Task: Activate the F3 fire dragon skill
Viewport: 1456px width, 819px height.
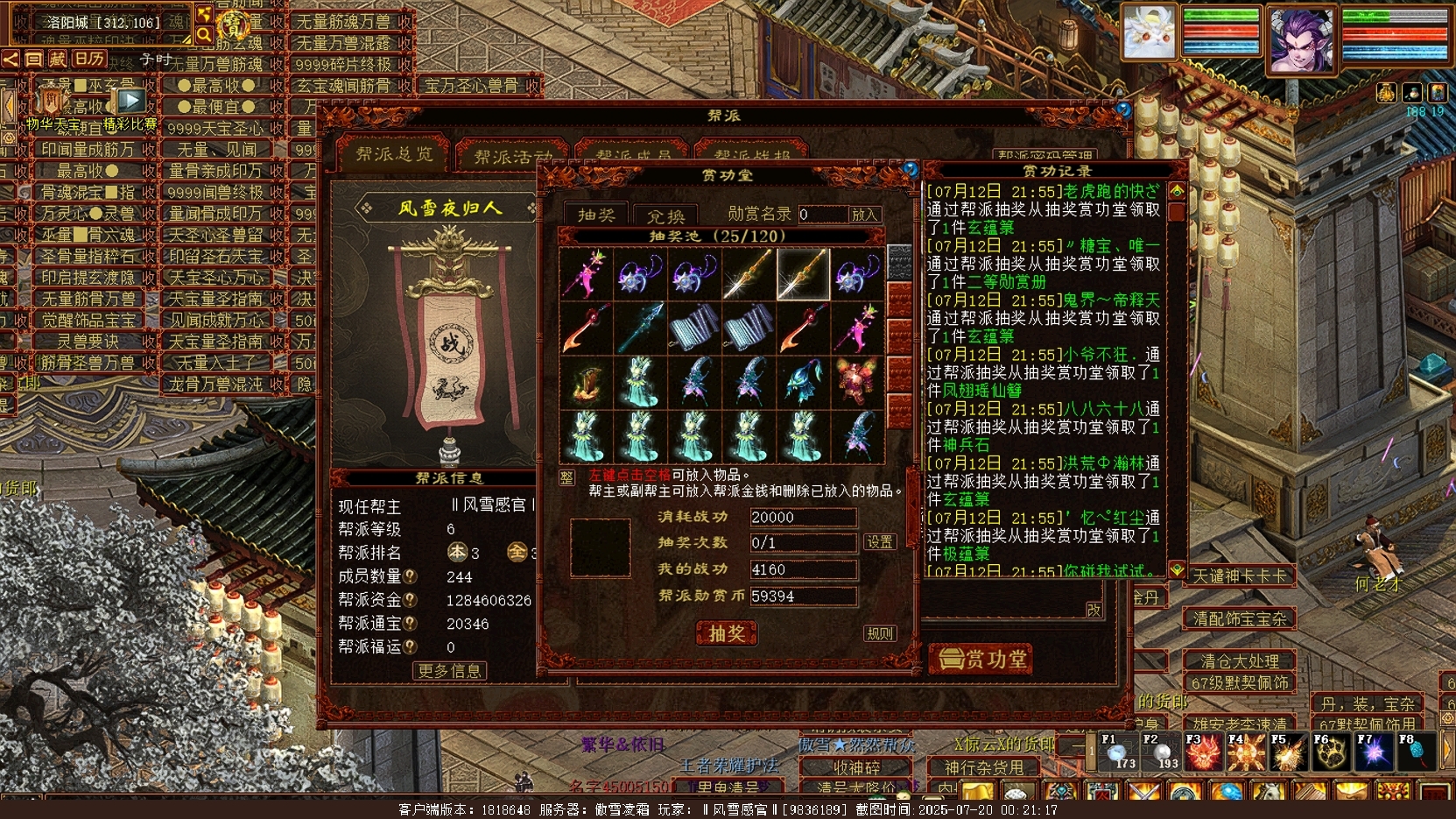Action: pos(1202,753)
